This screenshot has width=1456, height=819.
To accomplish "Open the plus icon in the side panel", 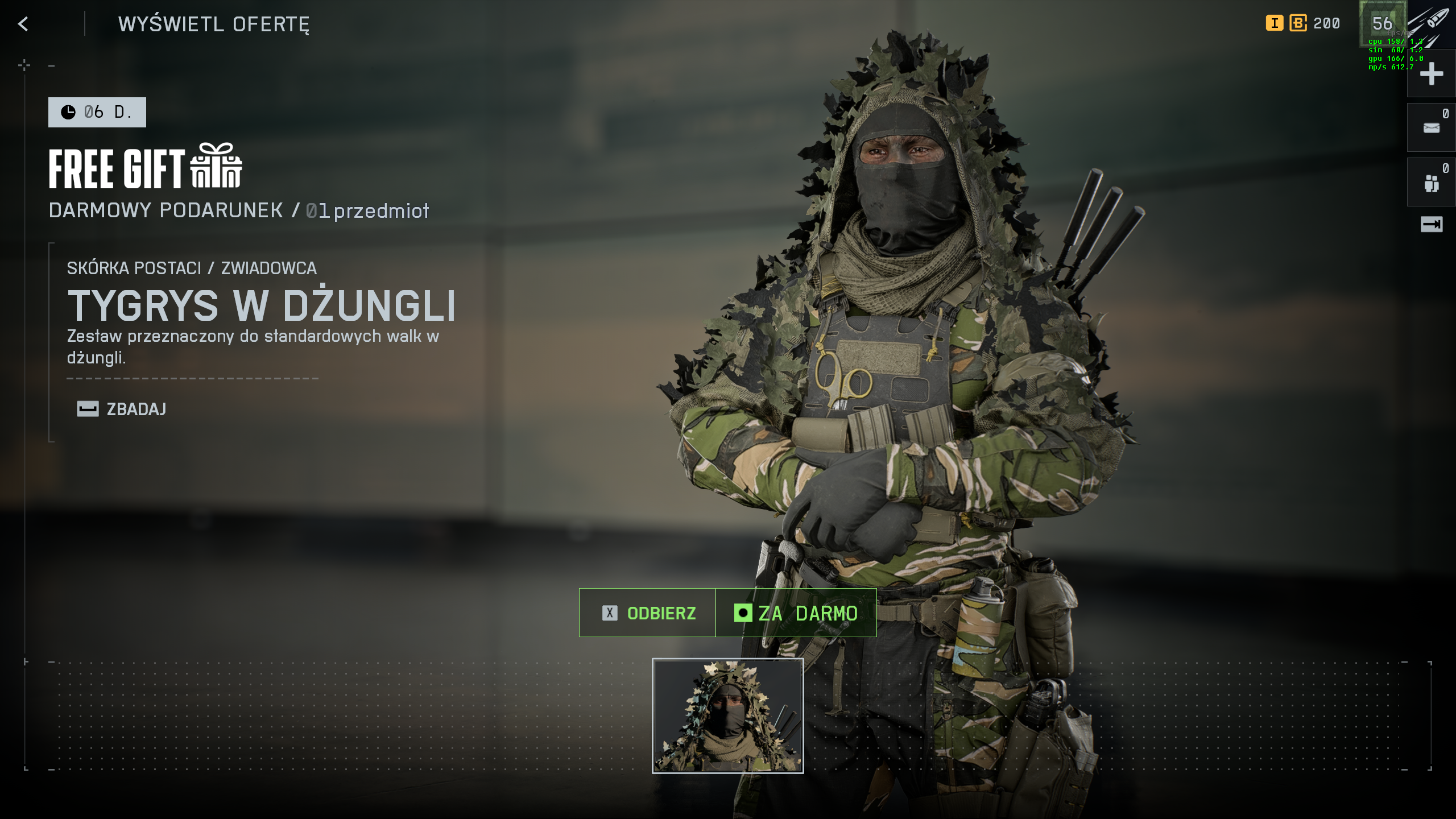I will [1431, 74].
